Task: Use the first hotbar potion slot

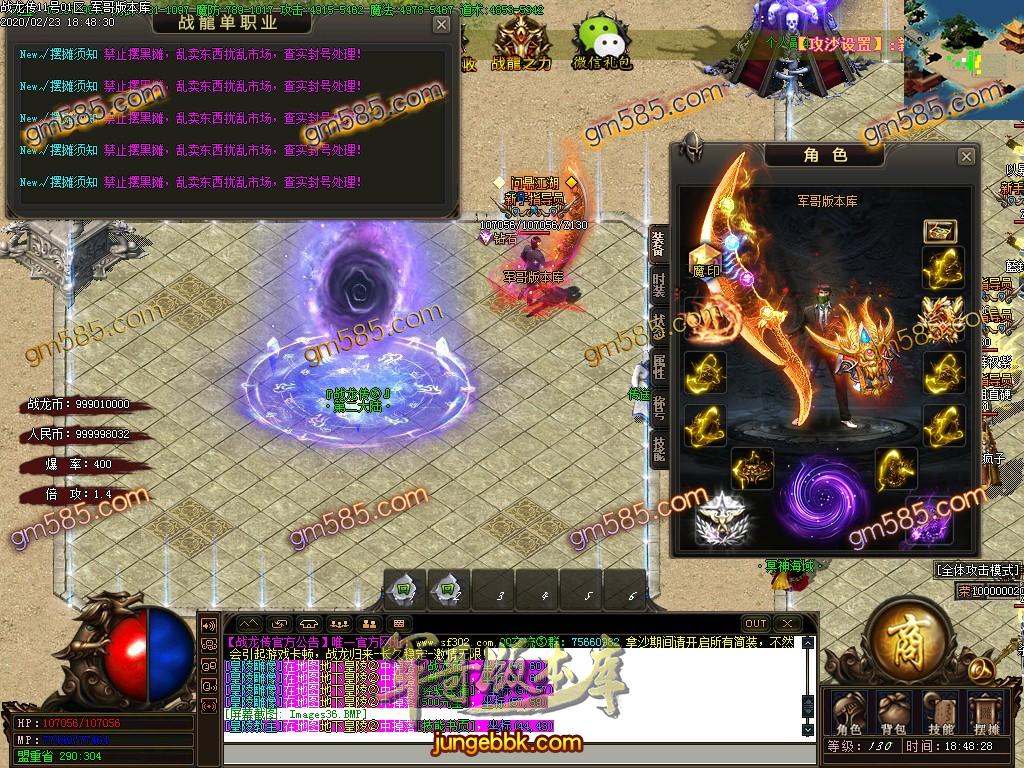Action: point(405,591)
